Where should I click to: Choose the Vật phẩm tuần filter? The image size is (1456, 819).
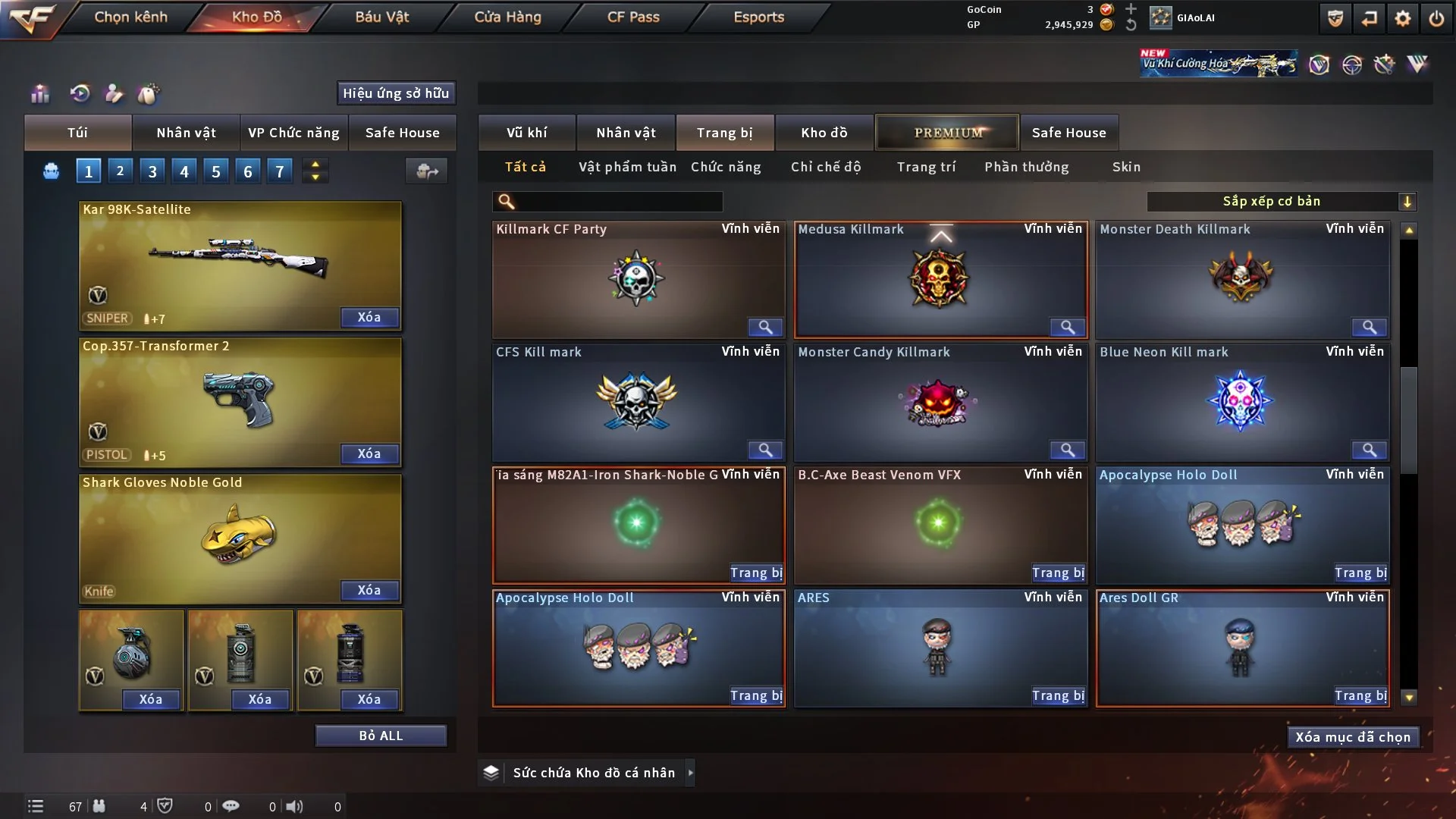coord(627,167)
